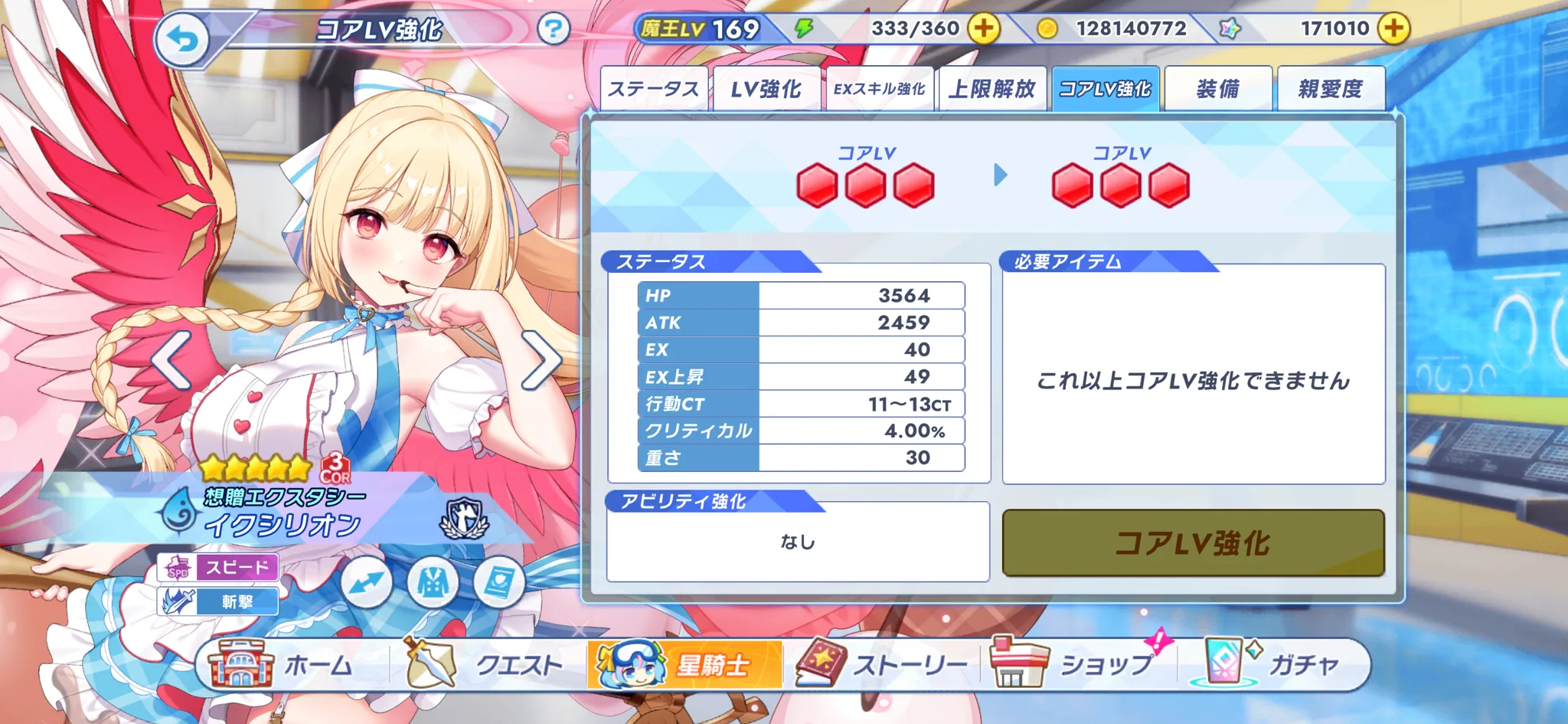View the next character with right arrow
The width and height of the screenshot is (1568, 724).
[x=542, y=360]
